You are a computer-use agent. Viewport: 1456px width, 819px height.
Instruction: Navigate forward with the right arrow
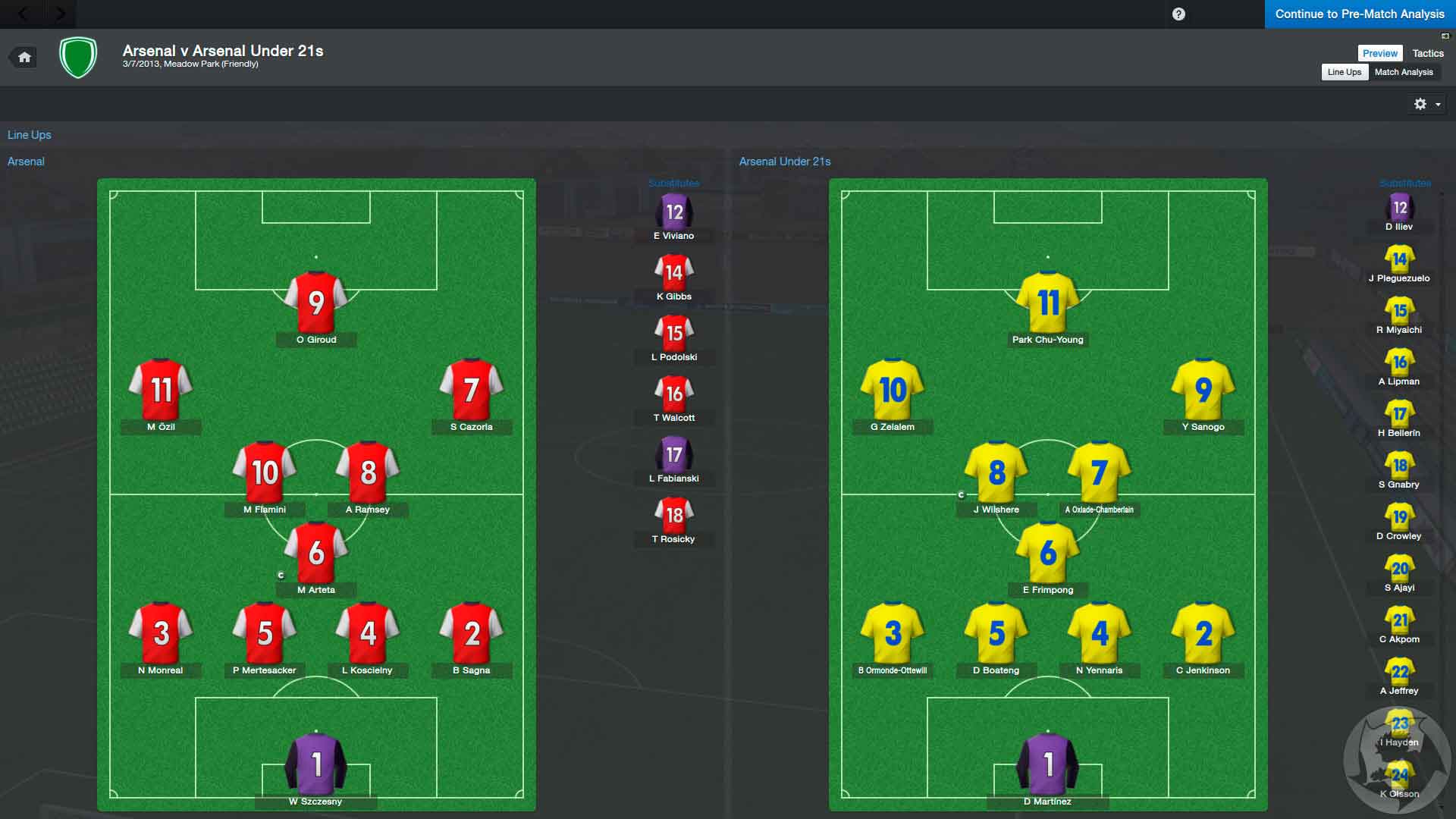coord(61,14)
